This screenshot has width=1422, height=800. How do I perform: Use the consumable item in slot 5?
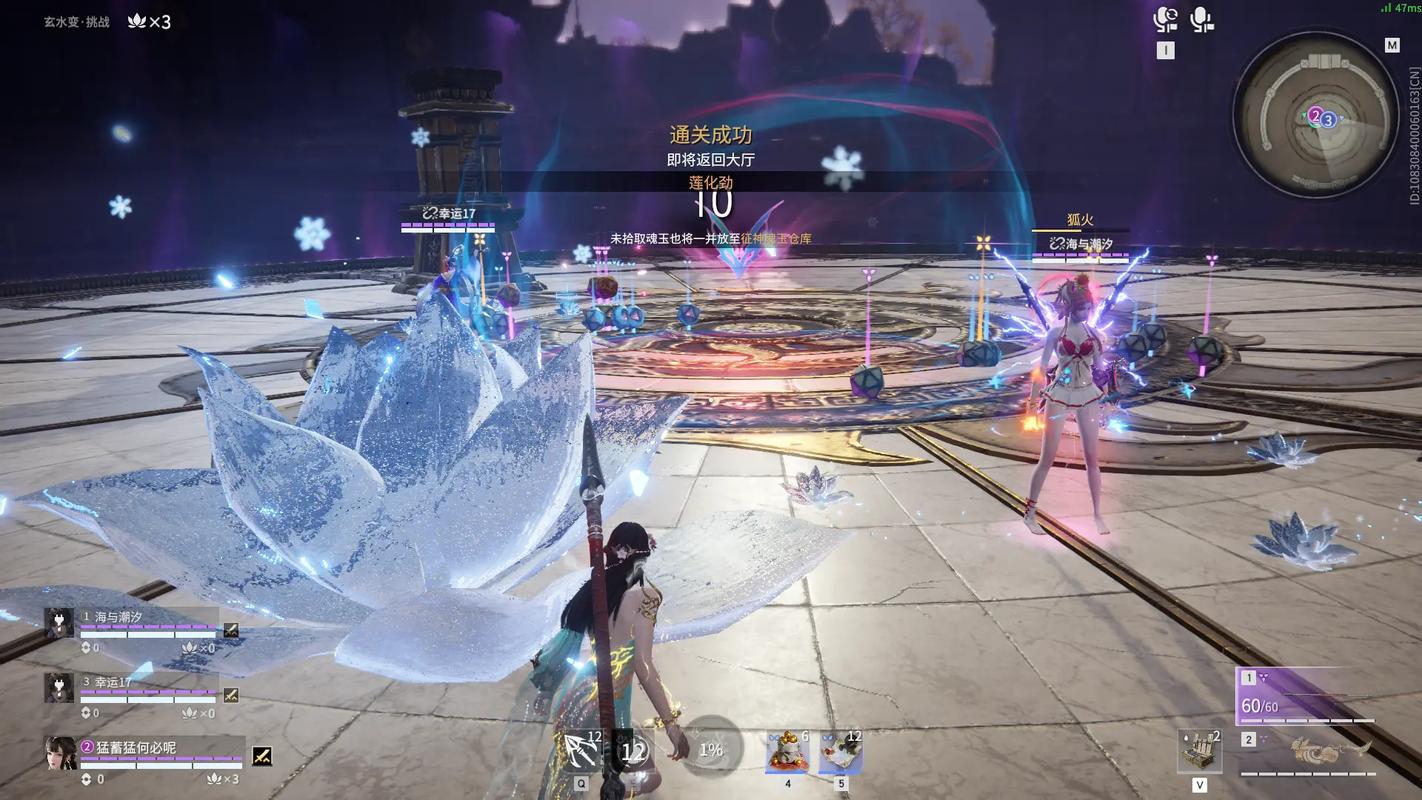(x=840, y=752)
